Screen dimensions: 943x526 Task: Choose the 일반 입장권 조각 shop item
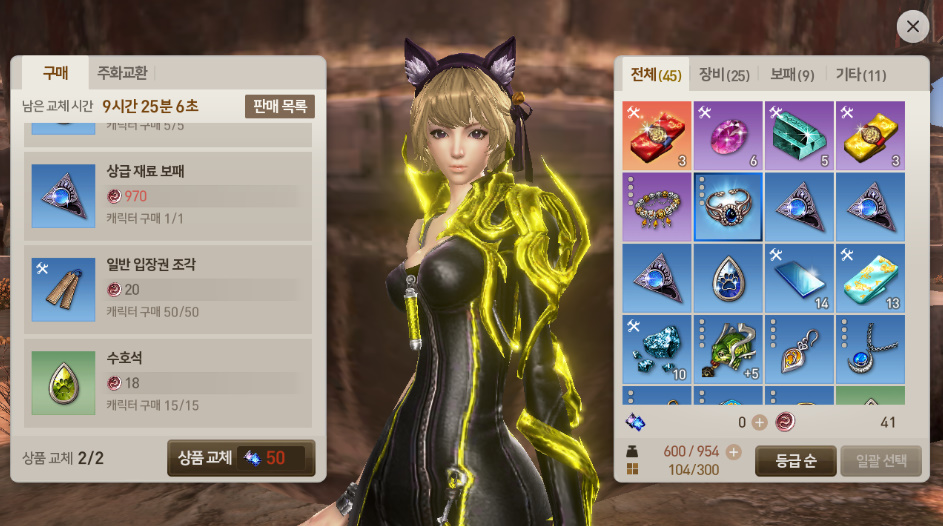(x=168, y=287)
